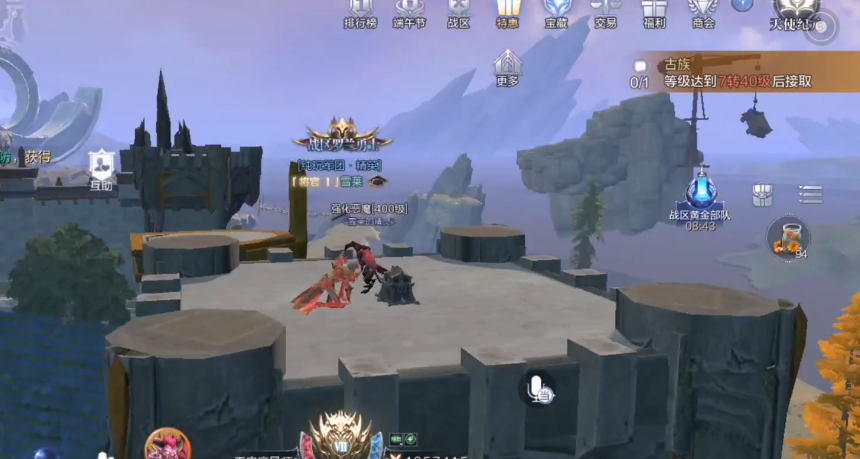Open the 商会 merchant guild
Viewport: 860px width, 459px height.
(704, 12)
